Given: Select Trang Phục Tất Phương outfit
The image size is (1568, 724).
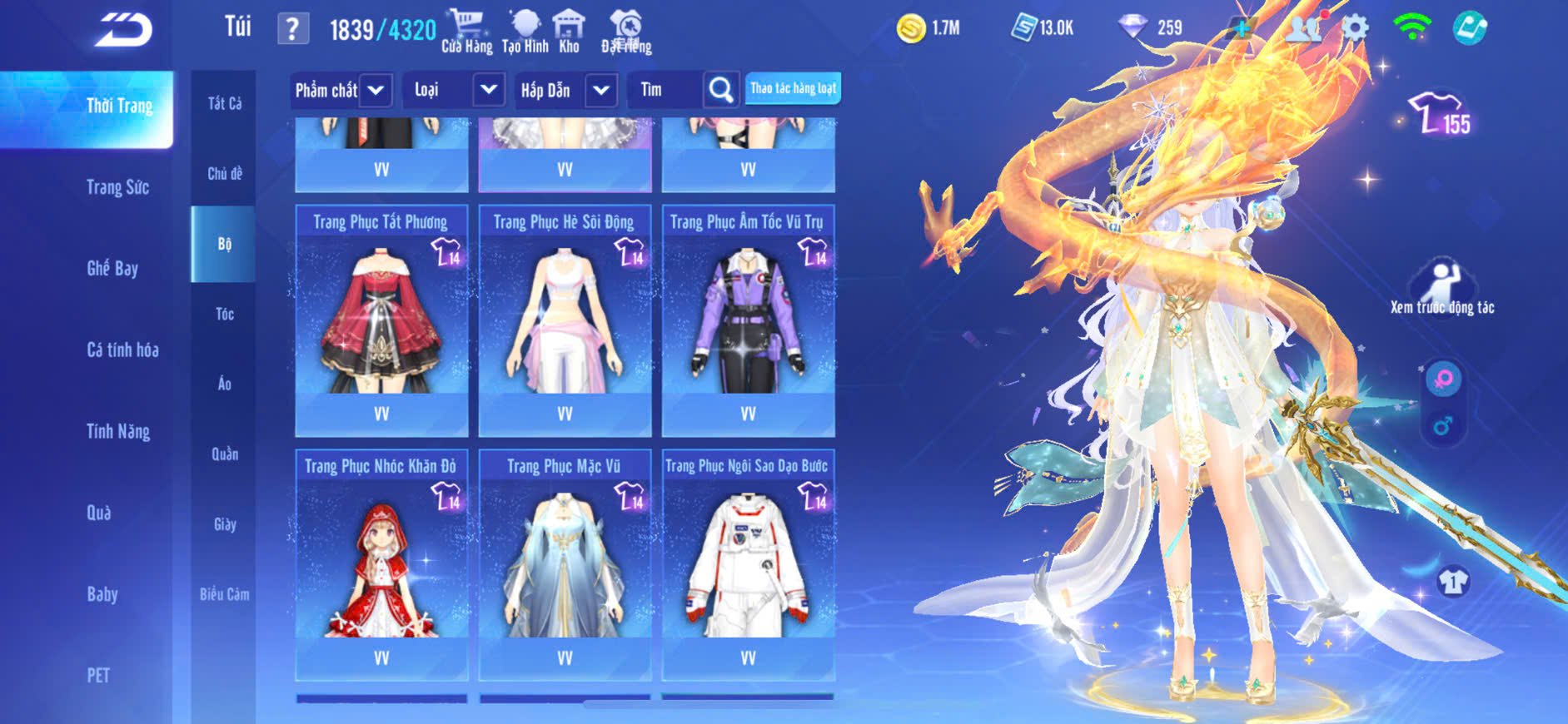Looking at the screenshot, I should point(381,320).
